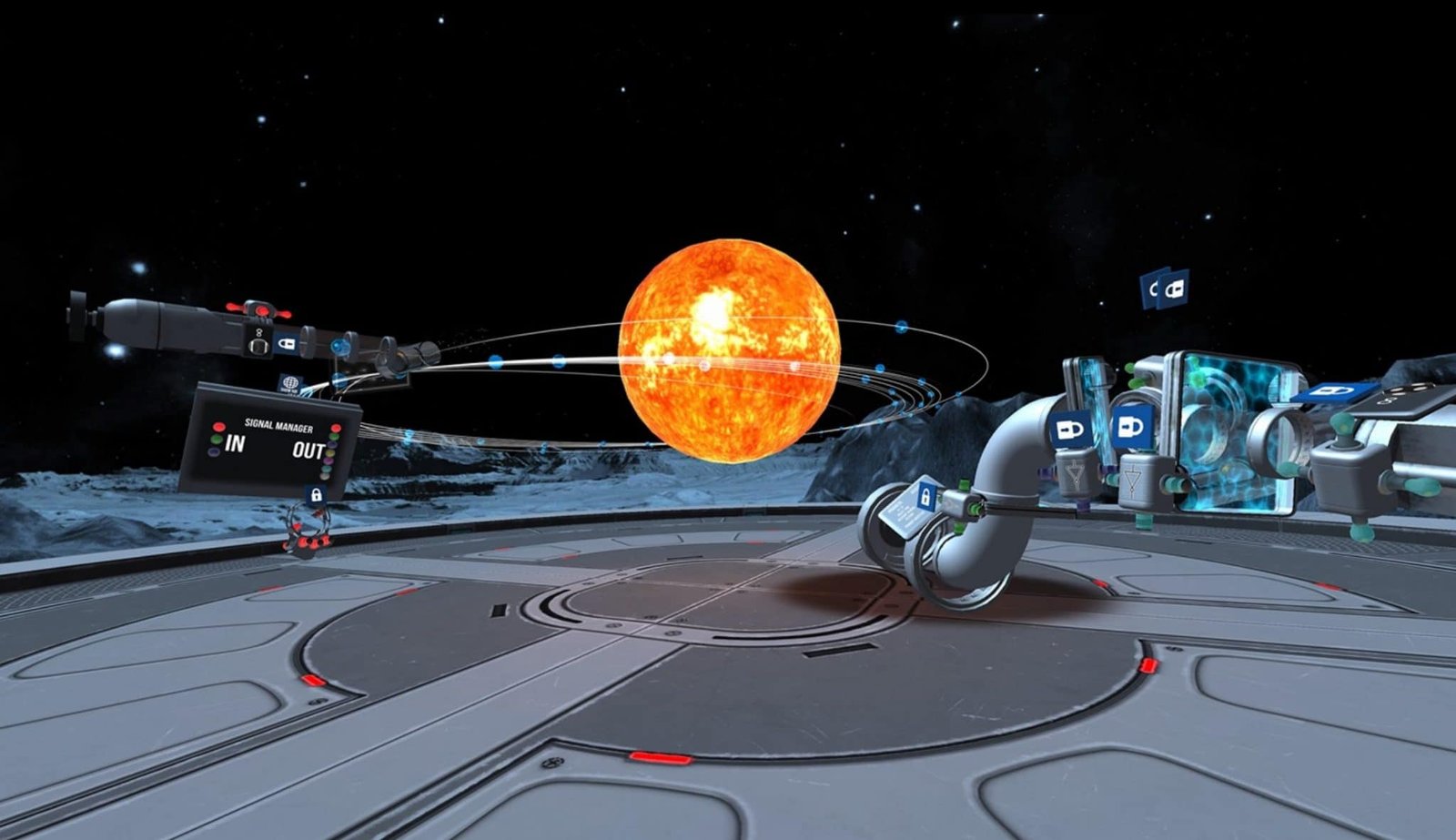
Task: Click the lock badge on the telescope barrel
Action: [x=288, y=344]
